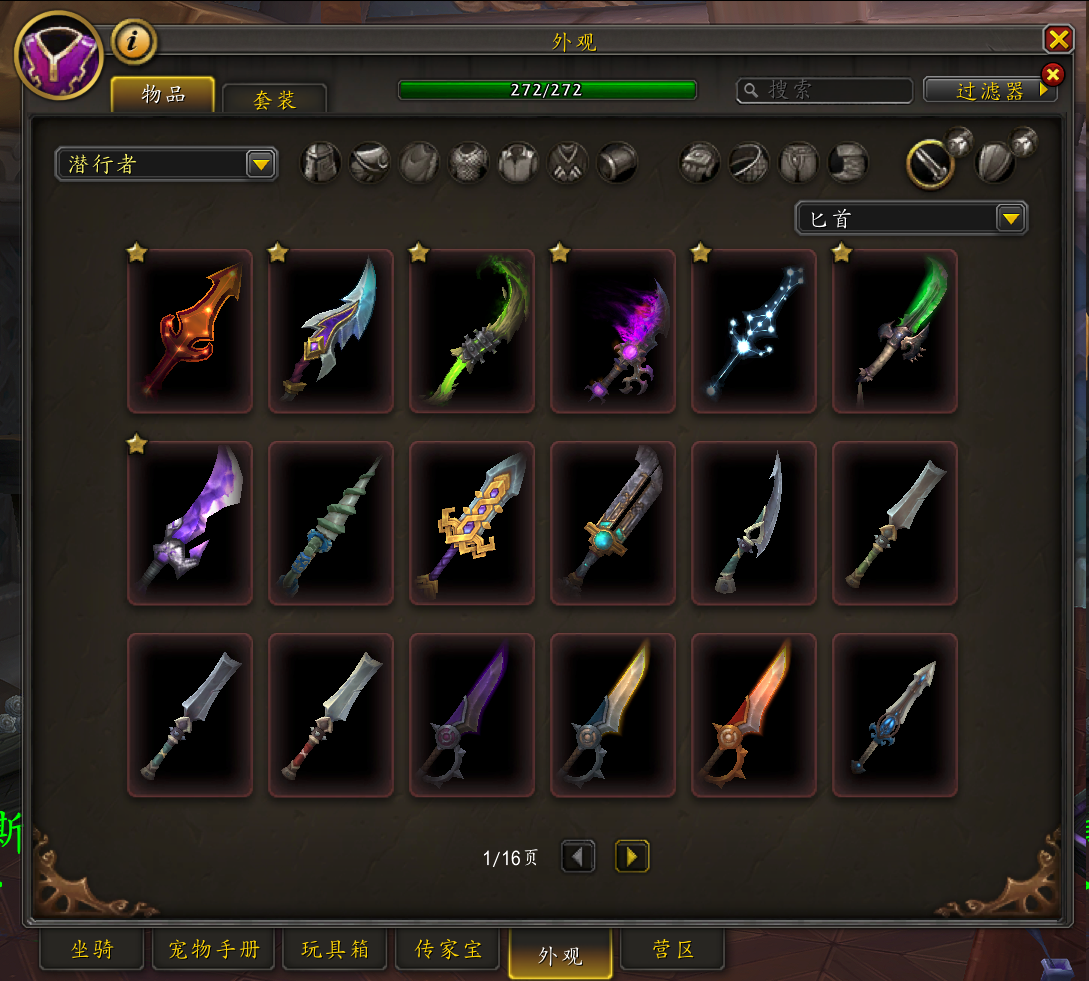Go to the next appearance page
Image resolution: width=1089 pixels, height=981 pixels.
[x=632, y=857]
